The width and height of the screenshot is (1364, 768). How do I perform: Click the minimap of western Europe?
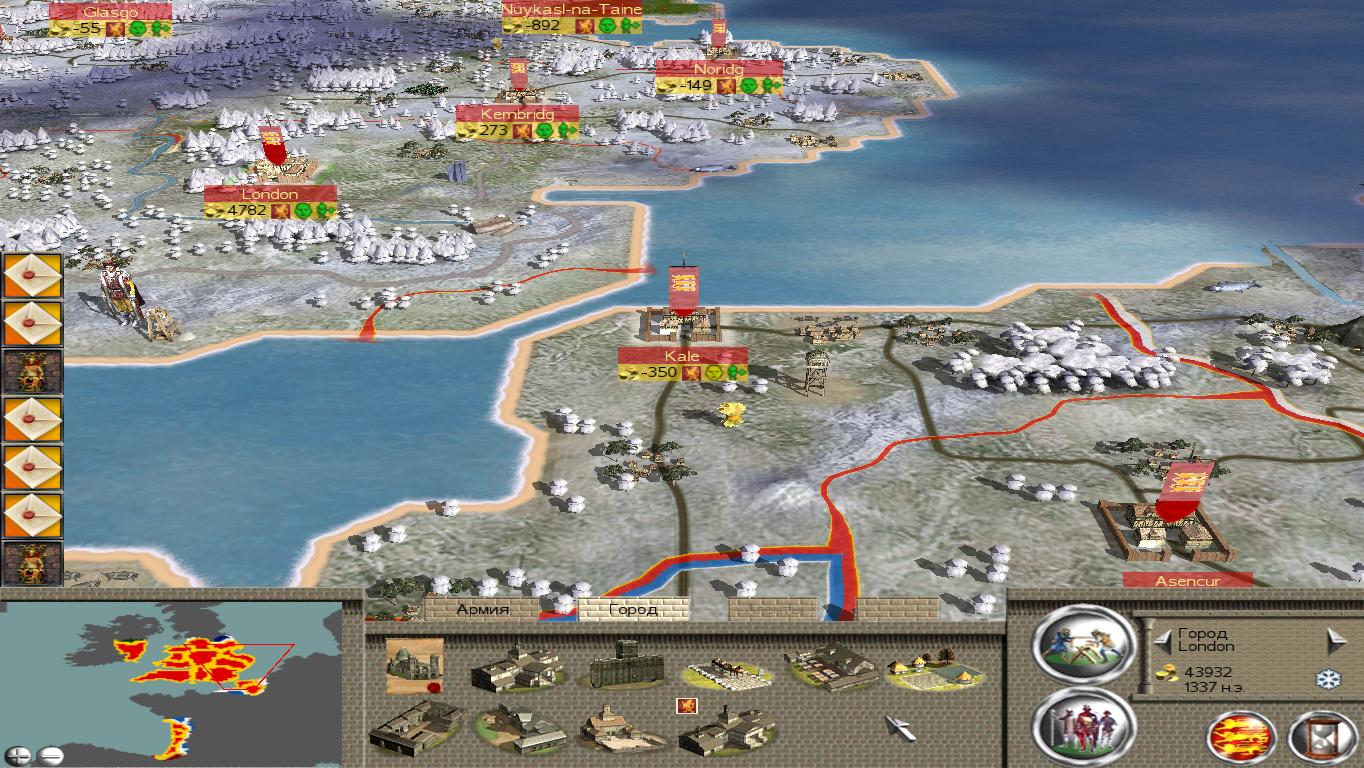click(x=180, y=680)
